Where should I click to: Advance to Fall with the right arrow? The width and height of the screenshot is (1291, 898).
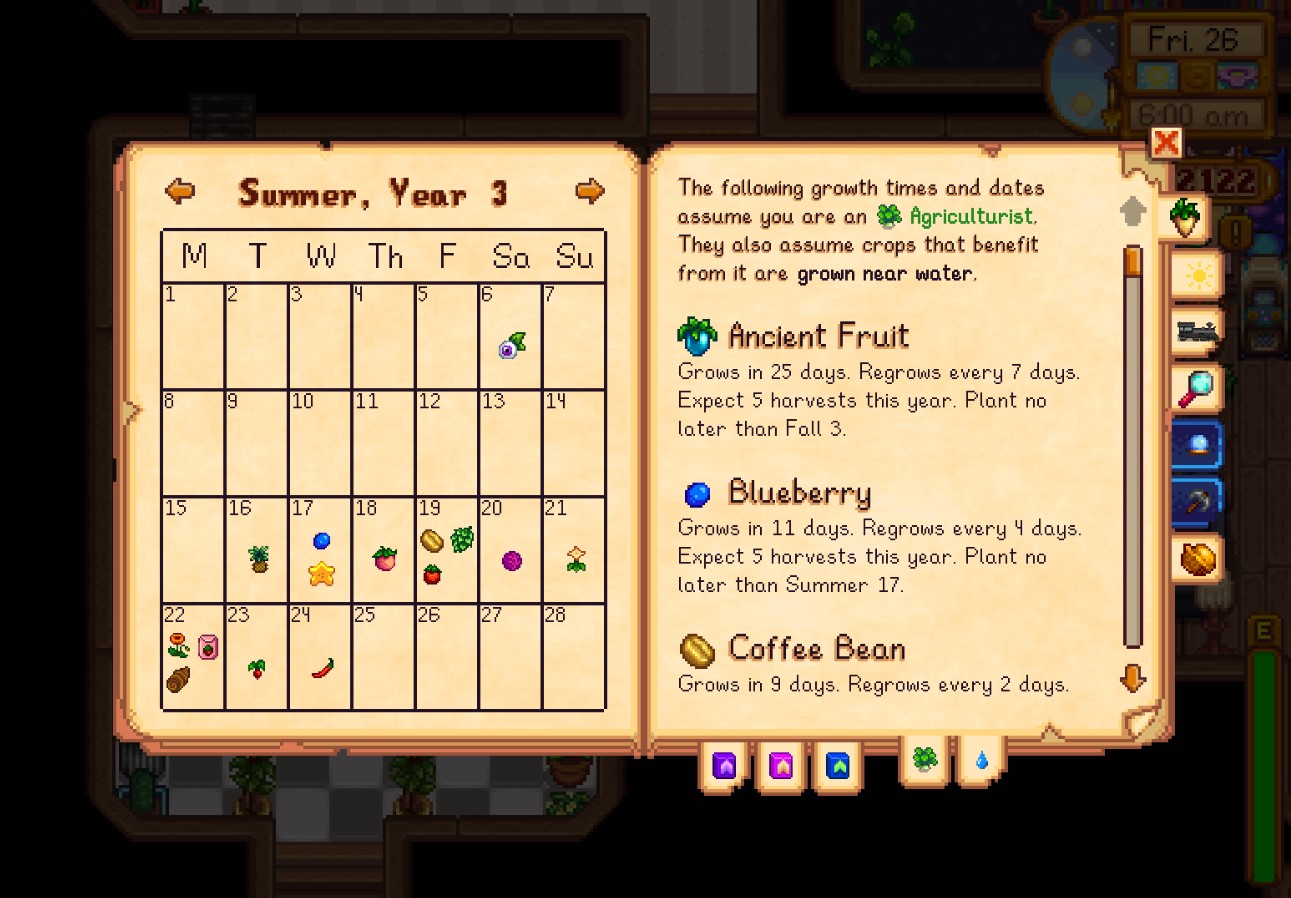590,192
